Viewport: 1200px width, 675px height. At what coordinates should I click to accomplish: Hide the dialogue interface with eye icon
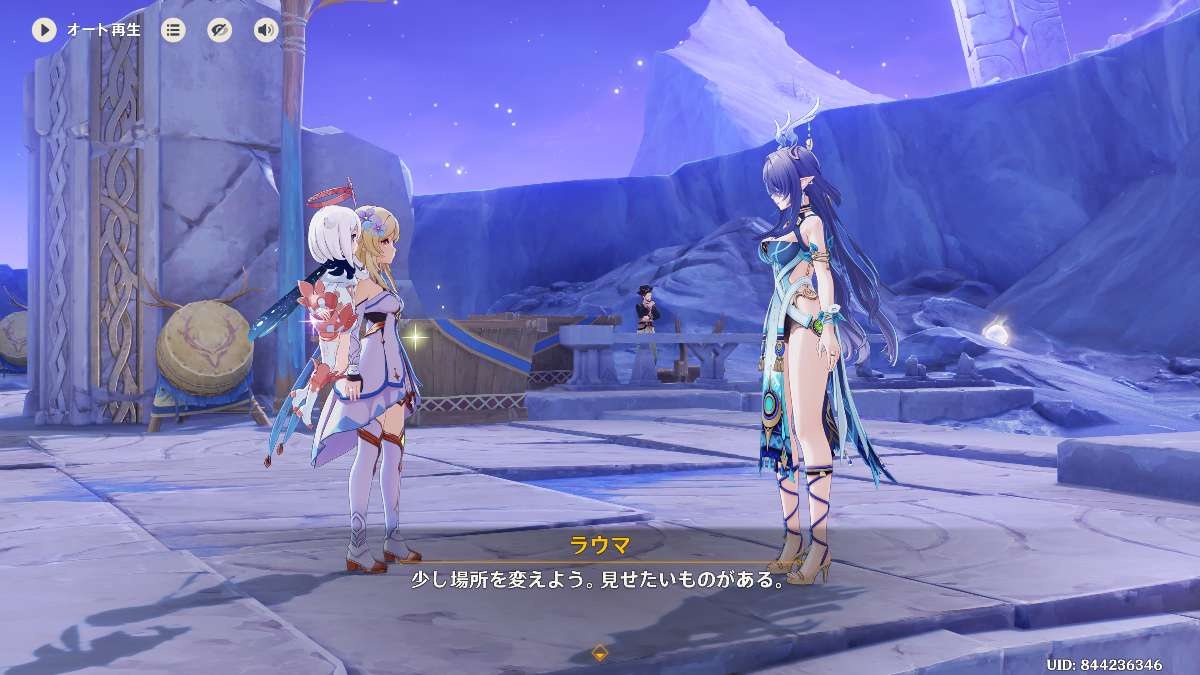click(x=219, y=30)
